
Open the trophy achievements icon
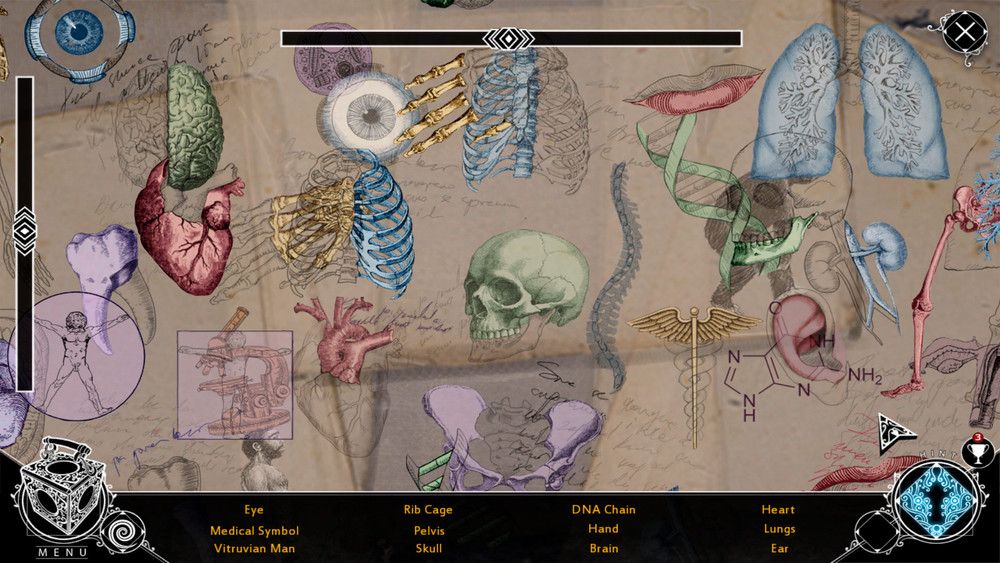(976, 452)
